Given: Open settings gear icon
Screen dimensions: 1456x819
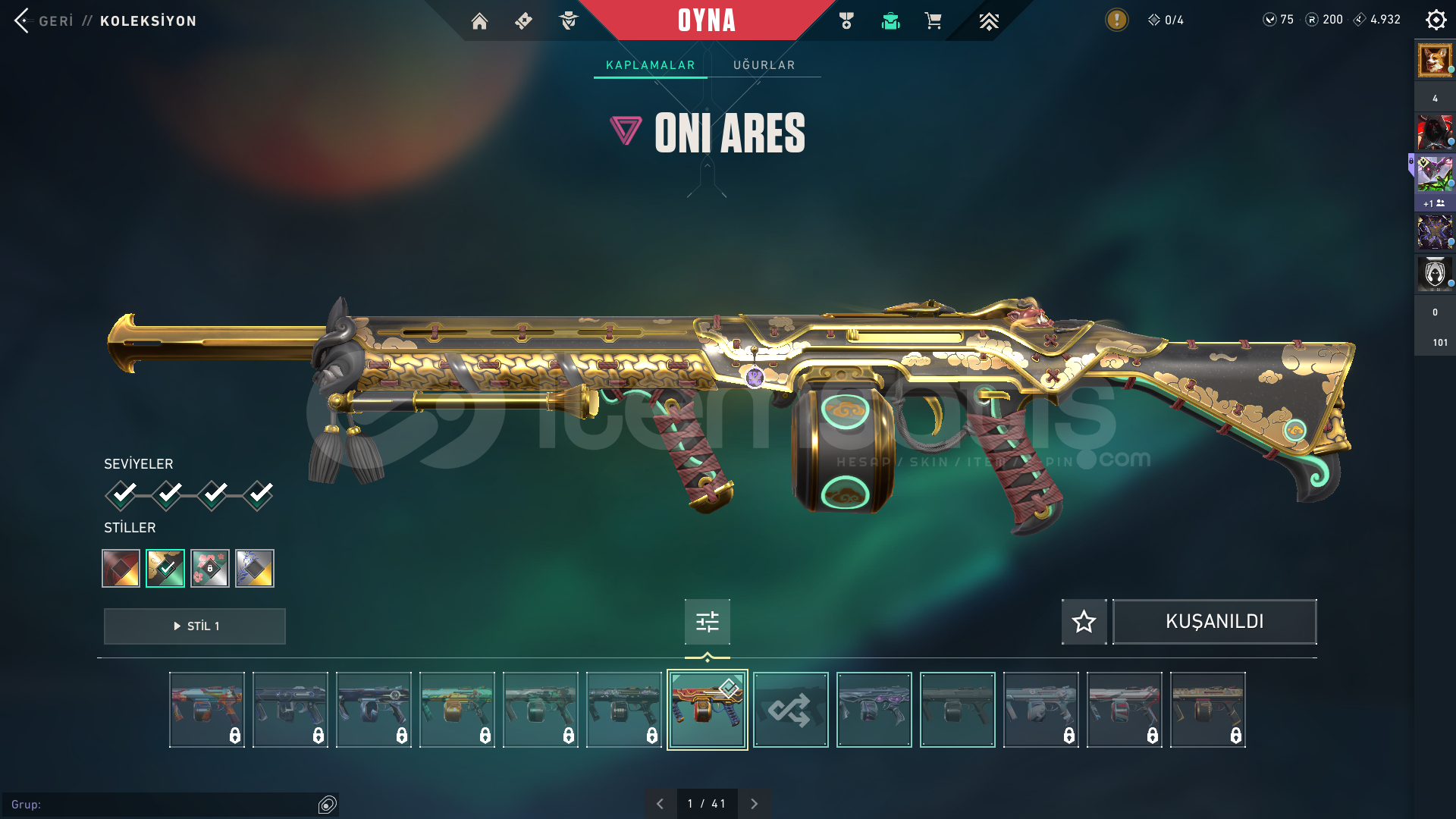Looking at the screenshot, I should [x=1436, y=20].
